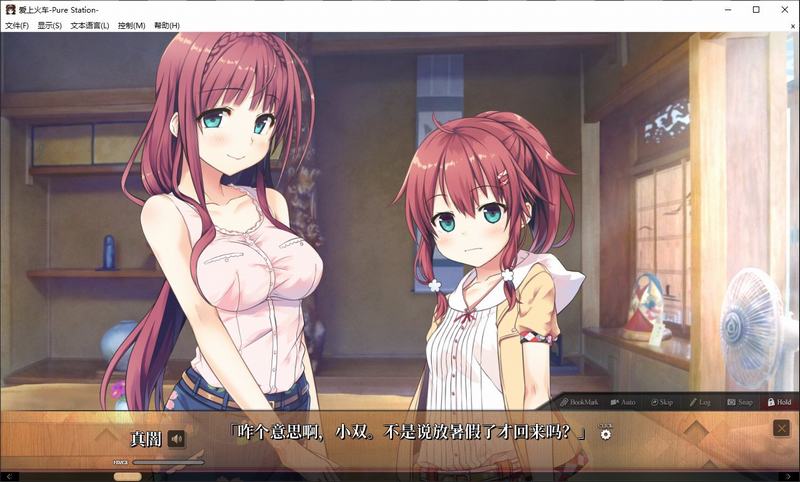Toggle the Hold lock button
This screenshot has width=800, height=482.
[x=778, y=402]
